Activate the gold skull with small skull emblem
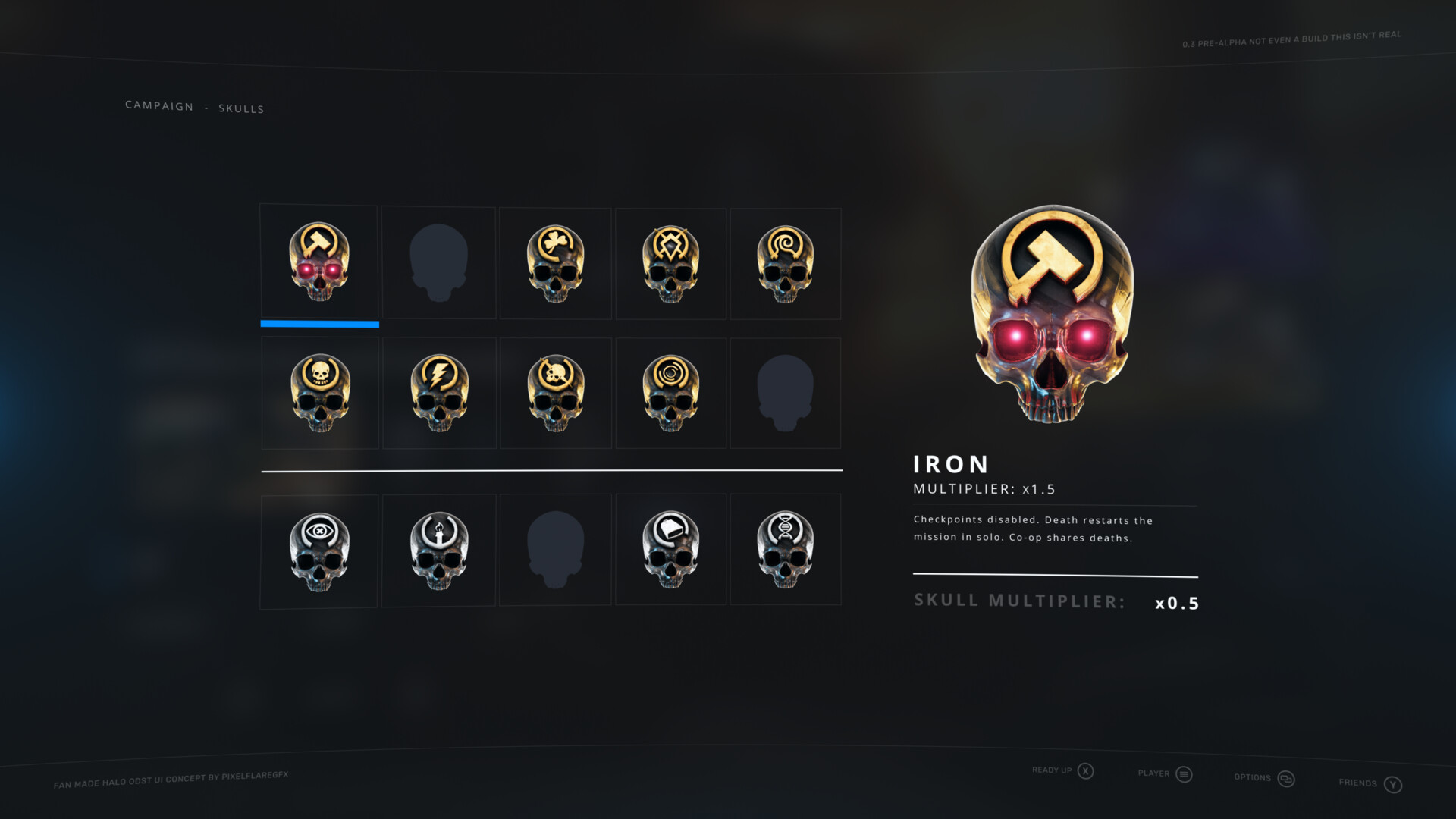This screenshot has height=819, width=1456. point(320,394)
